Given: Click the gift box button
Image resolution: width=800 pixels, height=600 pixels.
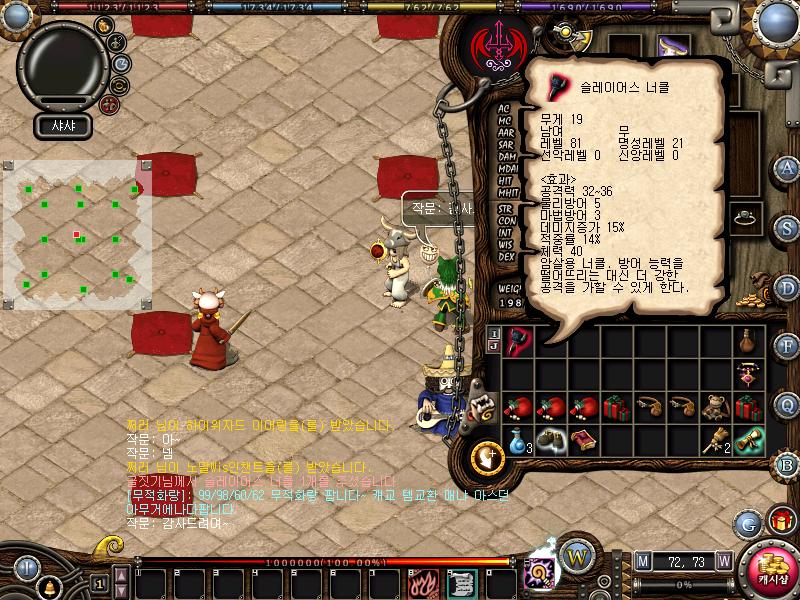Looking at the screenshot, I should pyautogui.click(x=779, y=520).
